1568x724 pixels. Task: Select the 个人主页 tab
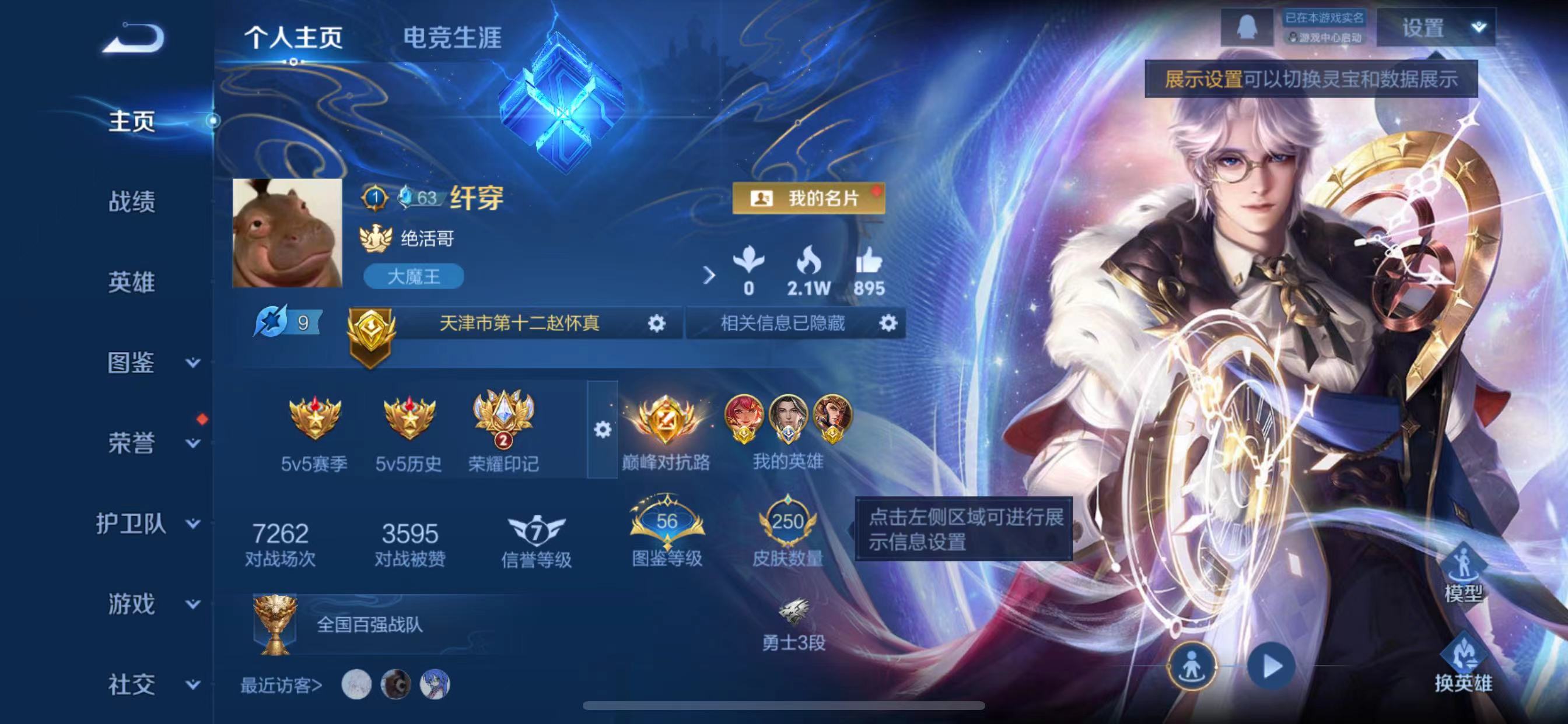tap(295, 37)
